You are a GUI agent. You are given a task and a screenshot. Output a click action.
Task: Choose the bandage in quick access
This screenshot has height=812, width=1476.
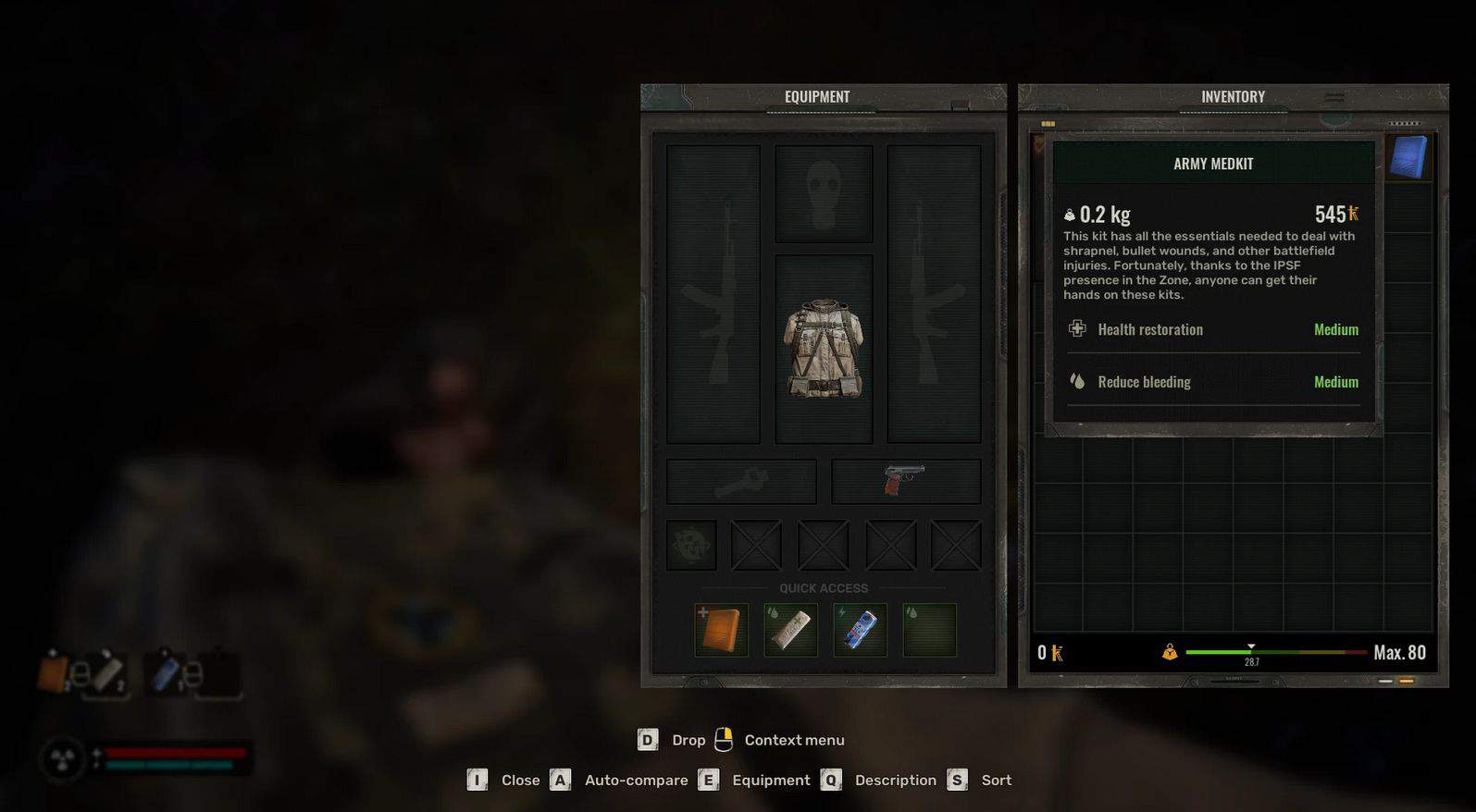pyautogui.click(x=790, y=630)
